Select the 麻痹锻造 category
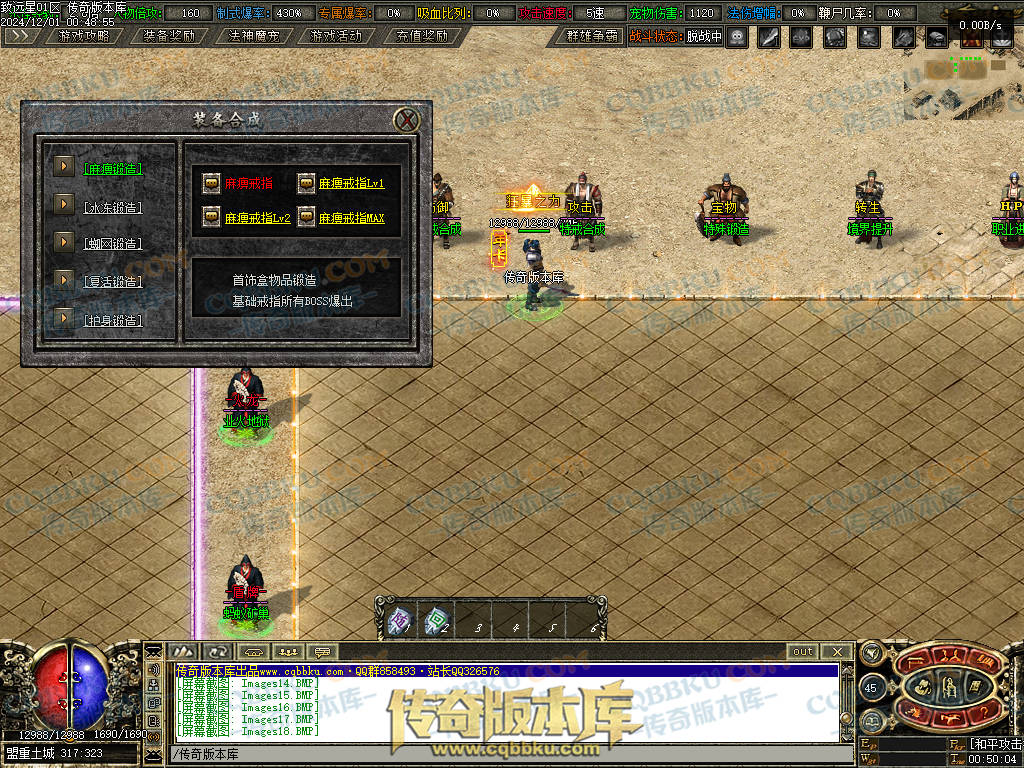 (x=113, y=169)
